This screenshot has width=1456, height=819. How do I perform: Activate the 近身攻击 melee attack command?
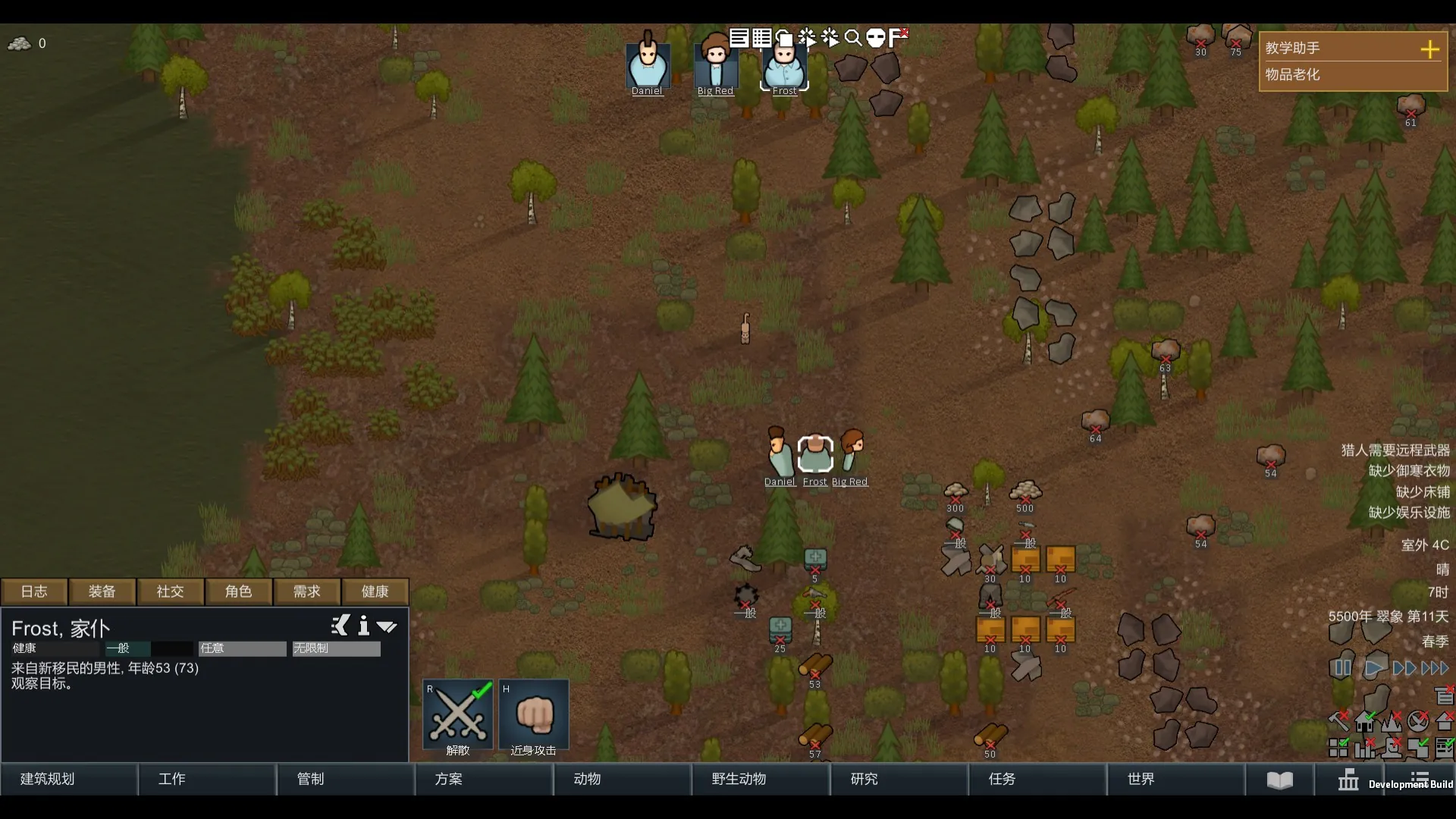coord(534,717)
